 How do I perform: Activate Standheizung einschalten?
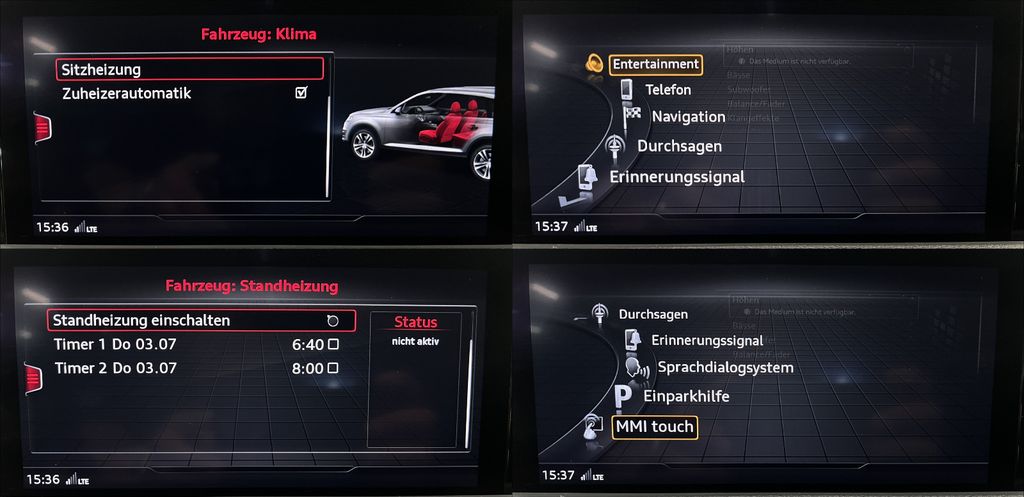point(200,321)
